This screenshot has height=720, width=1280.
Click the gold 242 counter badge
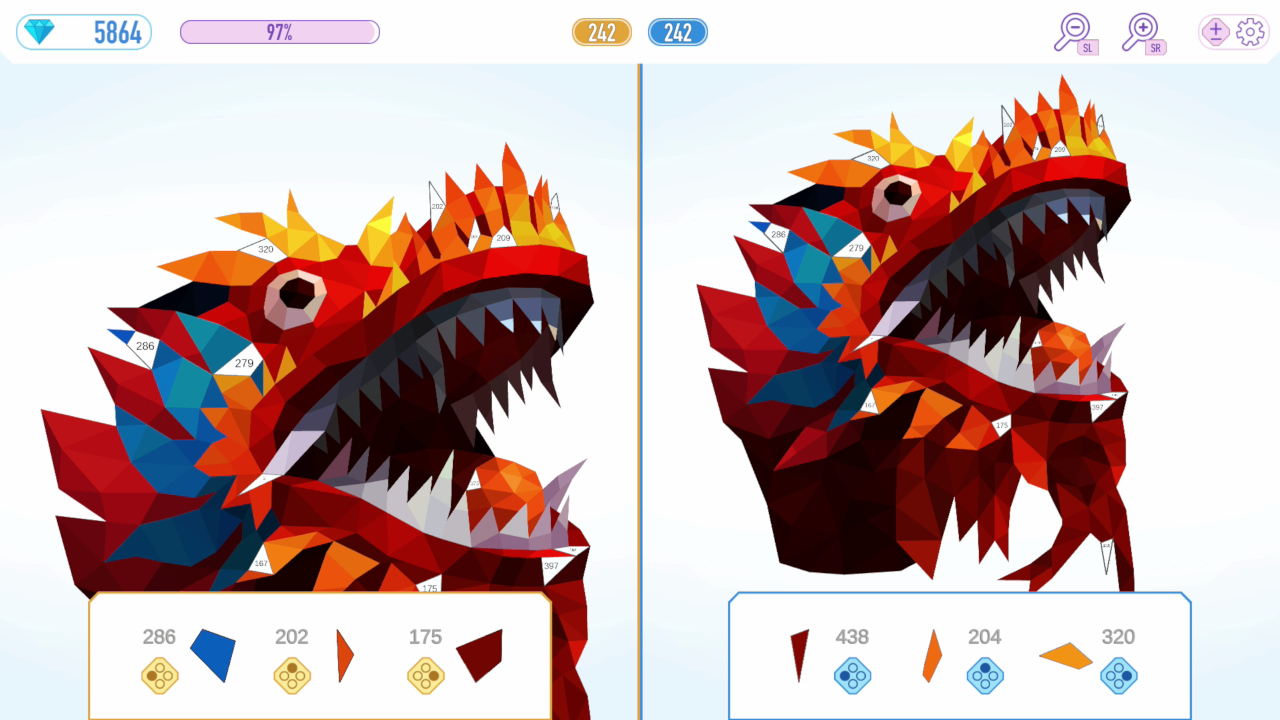602,31
